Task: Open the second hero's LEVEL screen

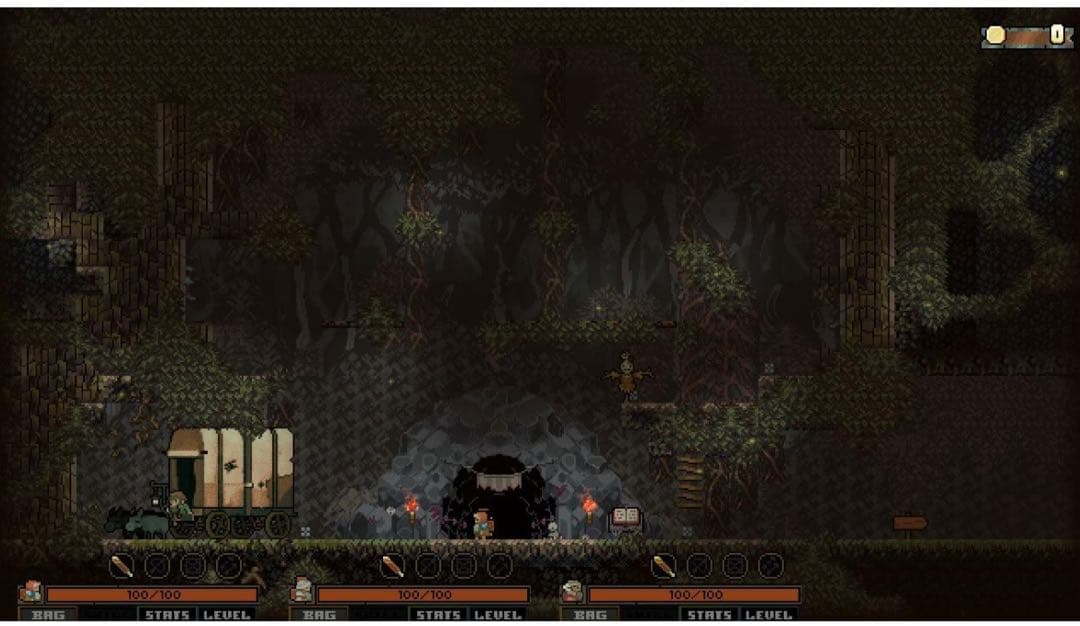Action: [497, 615]
